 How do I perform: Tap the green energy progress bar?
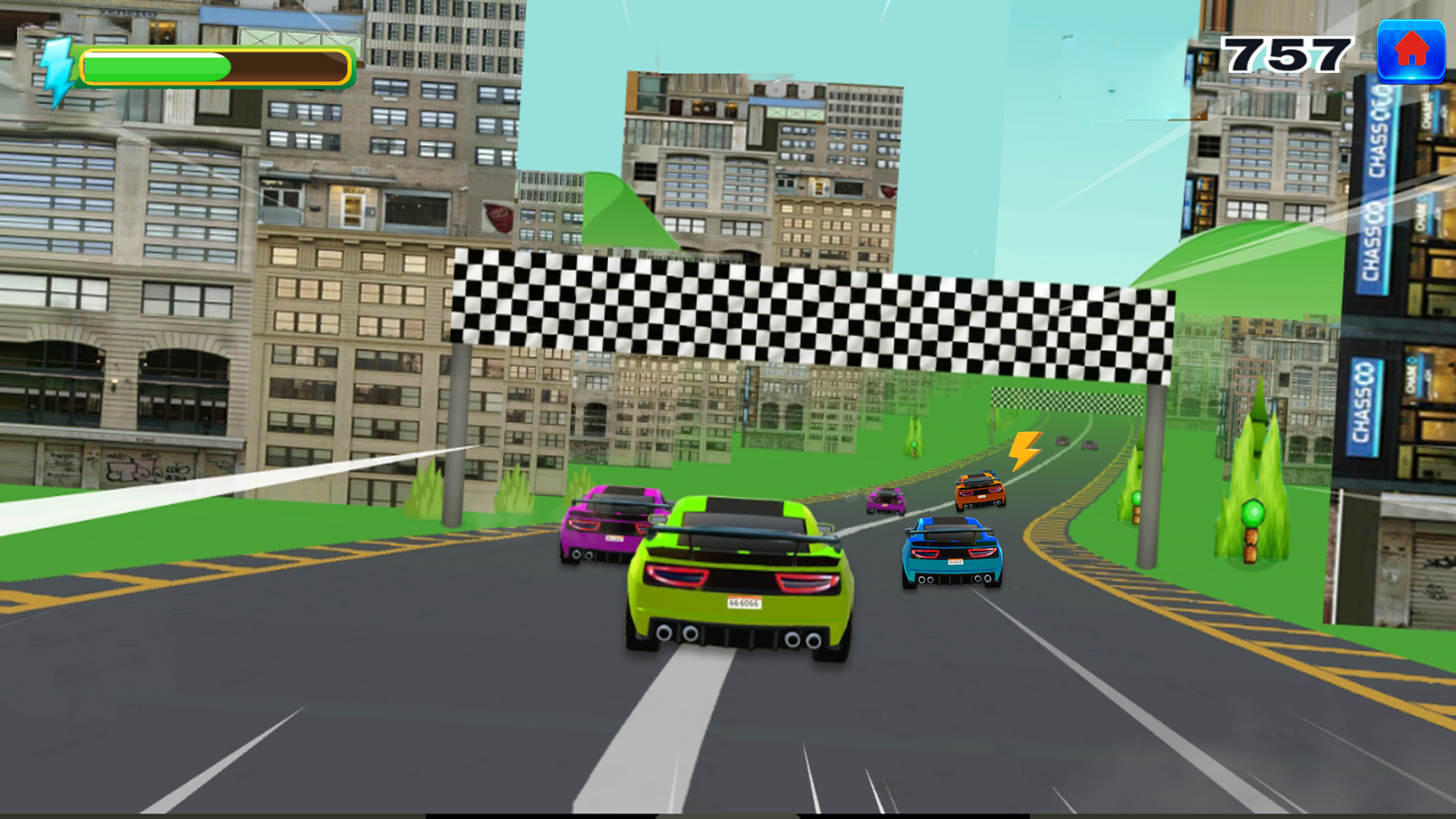152,64
